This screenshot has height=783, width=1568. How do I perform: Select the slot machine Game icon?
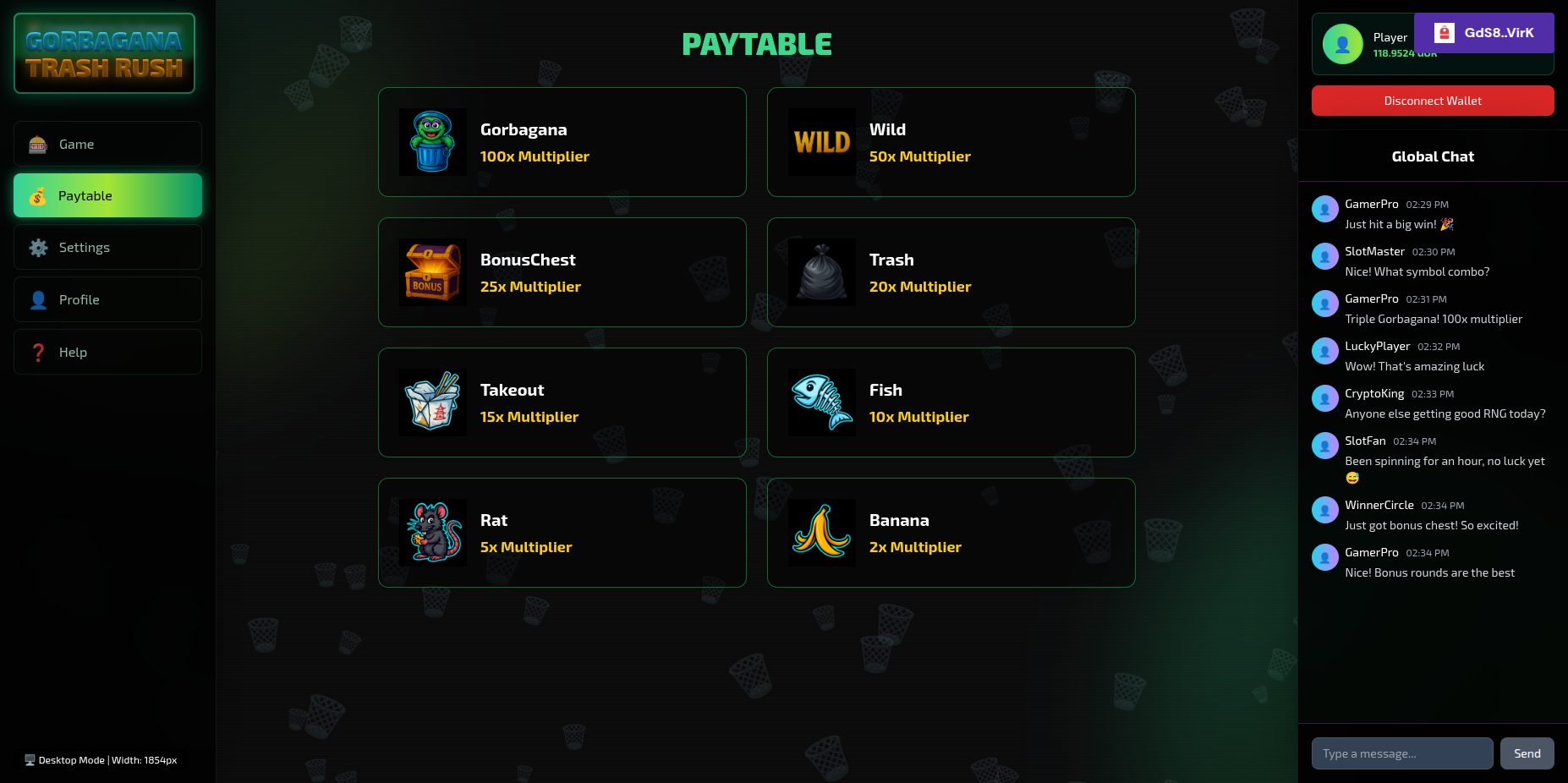(x=38, y=144)
